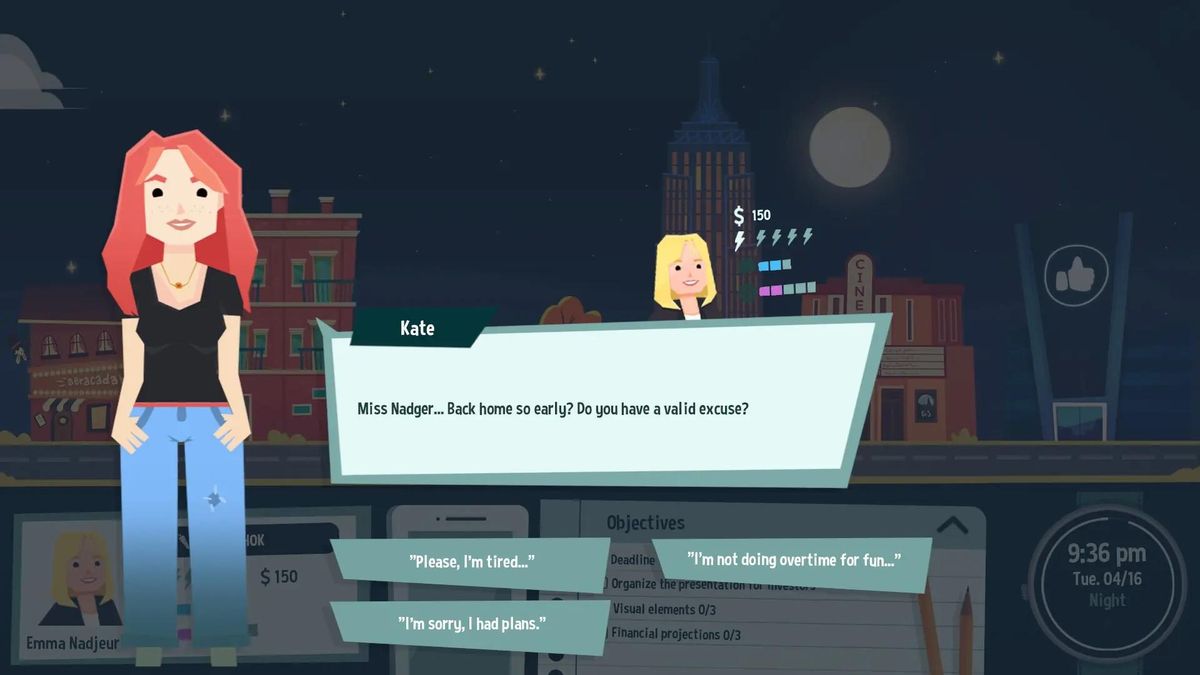The width and height of the screenshot is (1200, 675).
Task: Select "I'm not doing overtime for fun..." response
Action: [x=792, y=560]
